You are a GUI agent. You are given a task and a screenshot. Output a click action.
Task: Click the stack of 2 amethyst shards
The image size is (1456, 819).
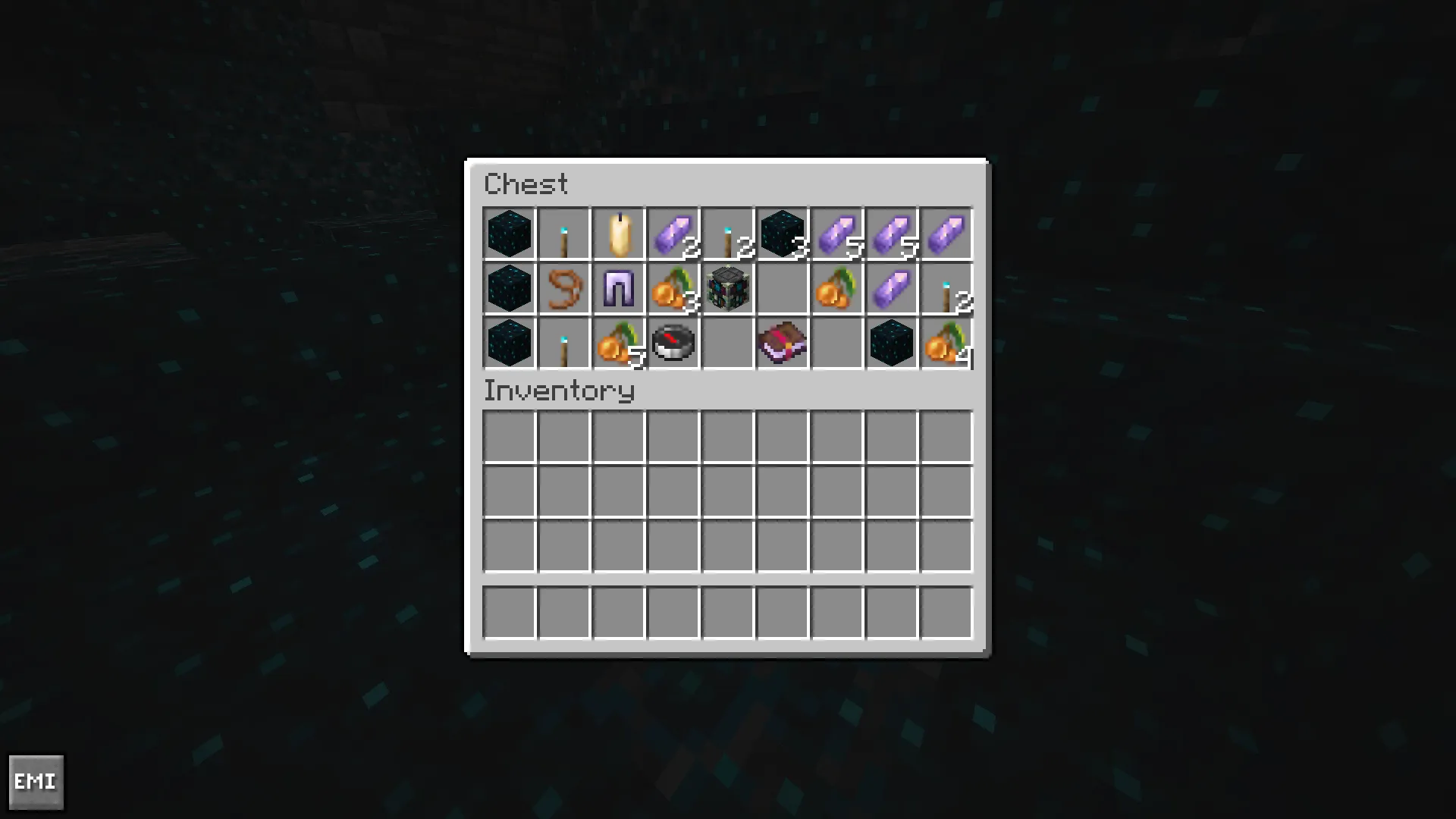(x=673, y=233)
